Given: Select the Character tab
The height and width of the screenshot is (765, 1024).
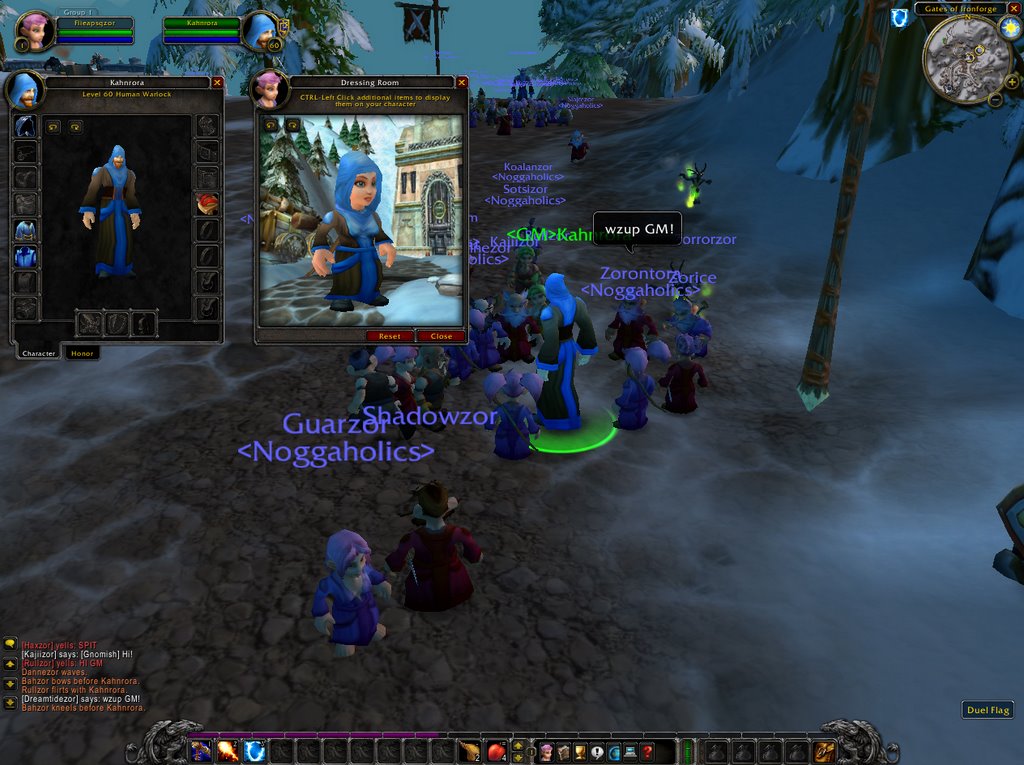Looking at the screenshot, I should pyautogui.click(x=39, y=353).
